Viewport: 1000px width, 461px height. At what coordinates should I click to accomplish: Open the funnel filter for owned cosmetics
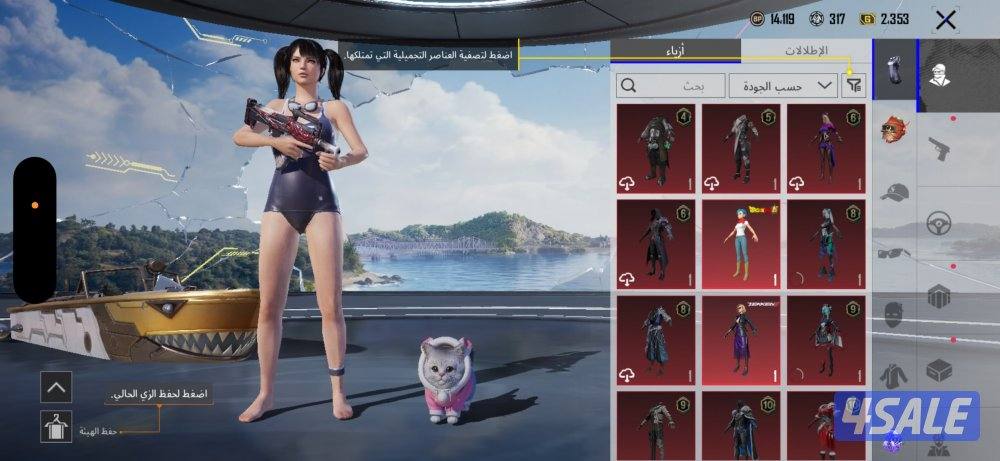[853, 86]
